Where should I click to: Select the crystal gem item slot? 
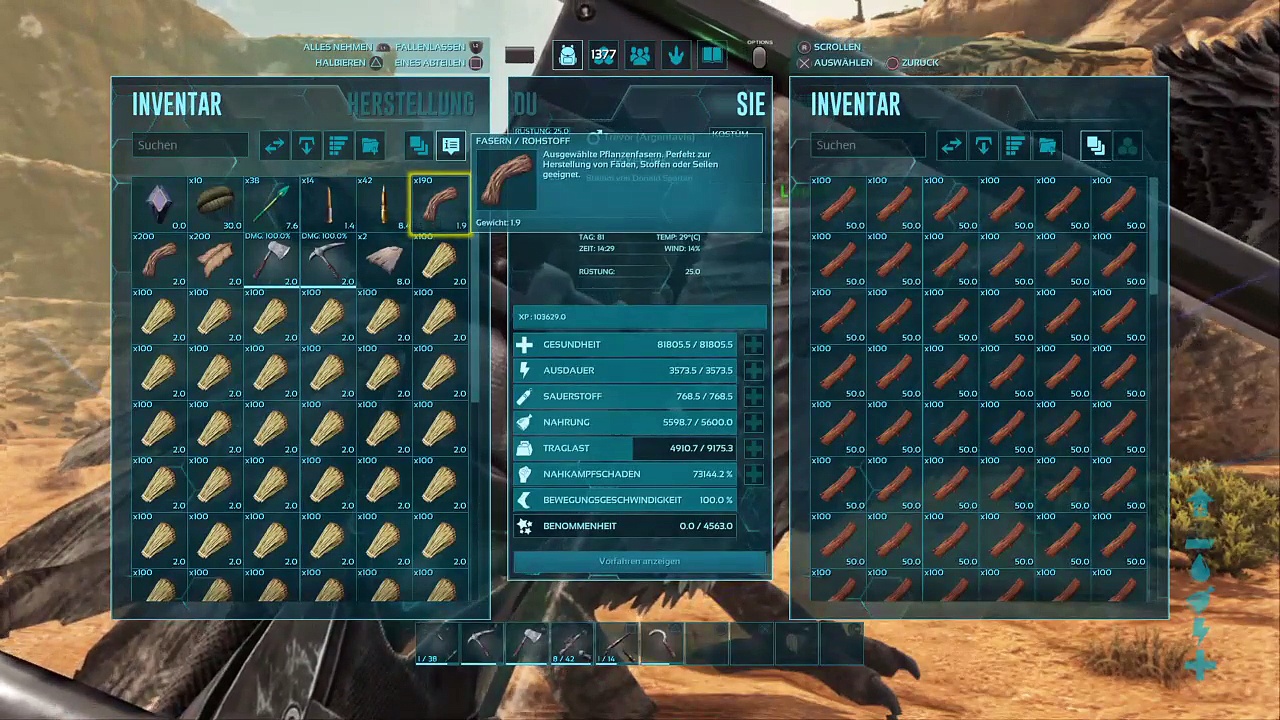pyautogui.click(x=160, y=204)
